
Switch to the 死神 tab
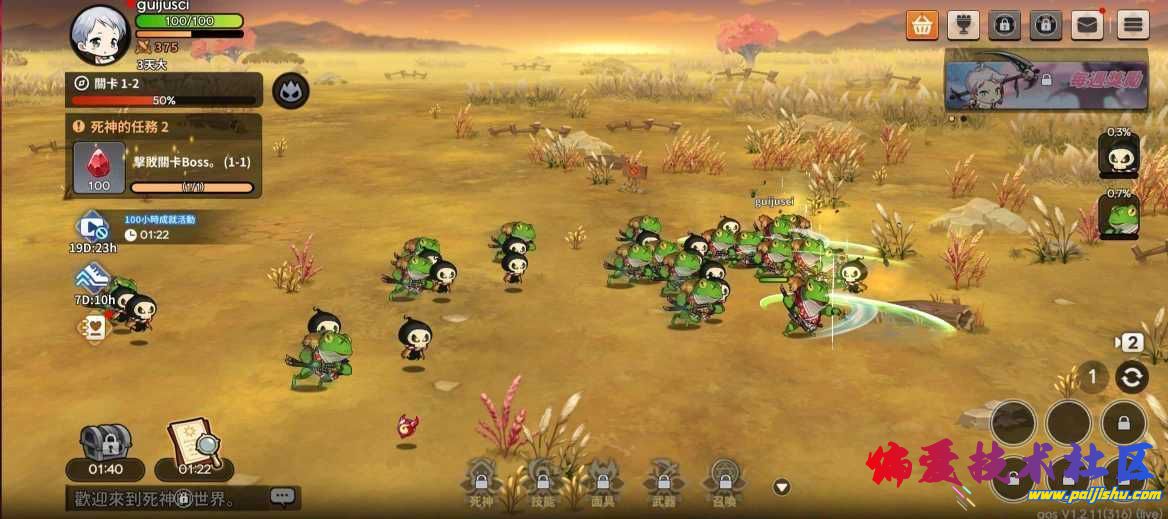[x=481, y=482]
